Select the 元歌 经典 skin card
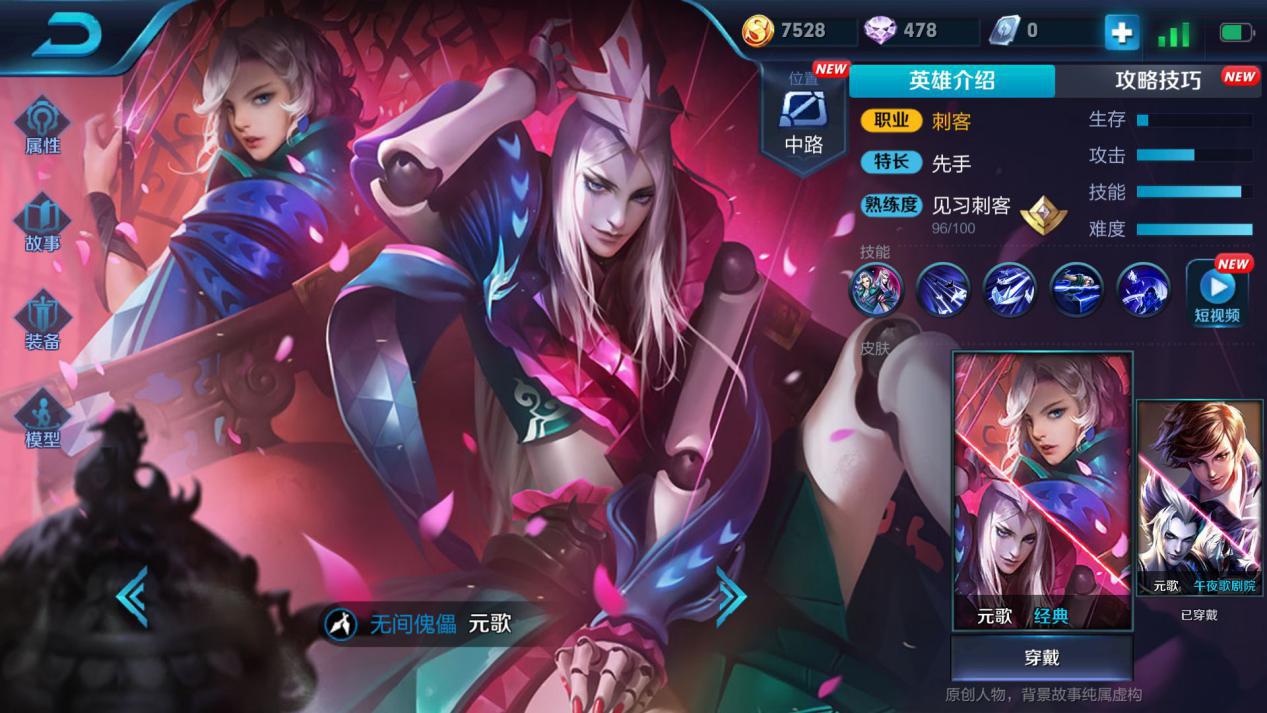Viewport: 1267px width, 713px height. click(x=1042, y=490)
